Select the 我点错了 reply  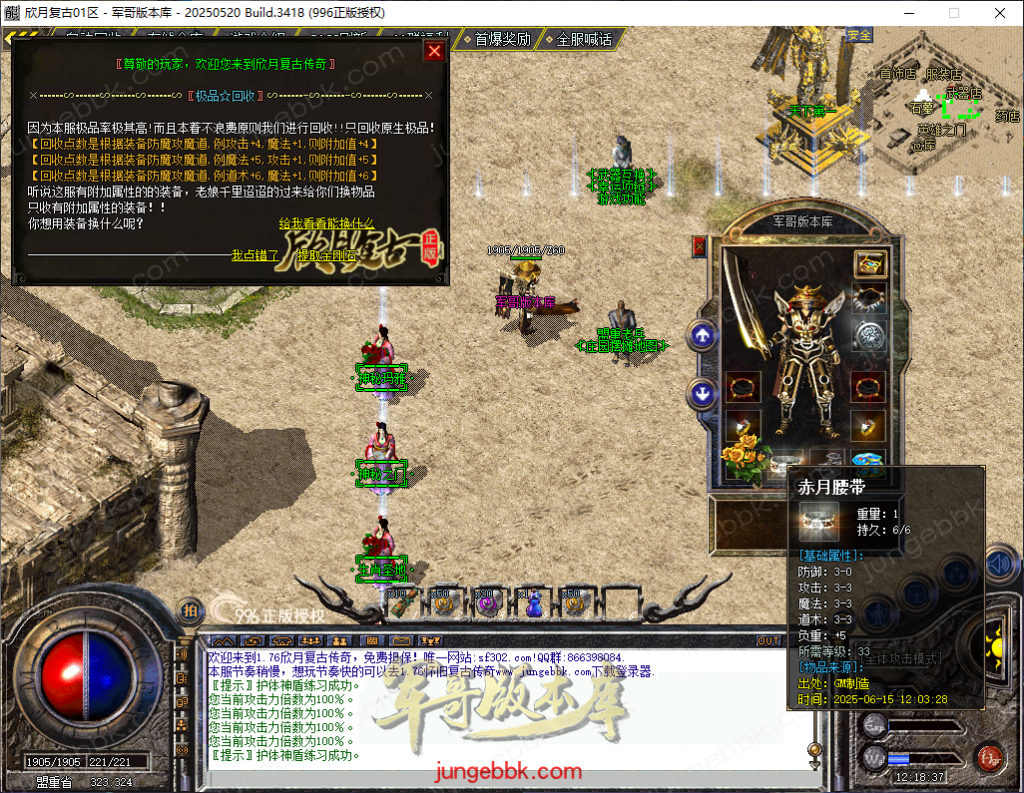pyautogui.click(x=255, y=255)
